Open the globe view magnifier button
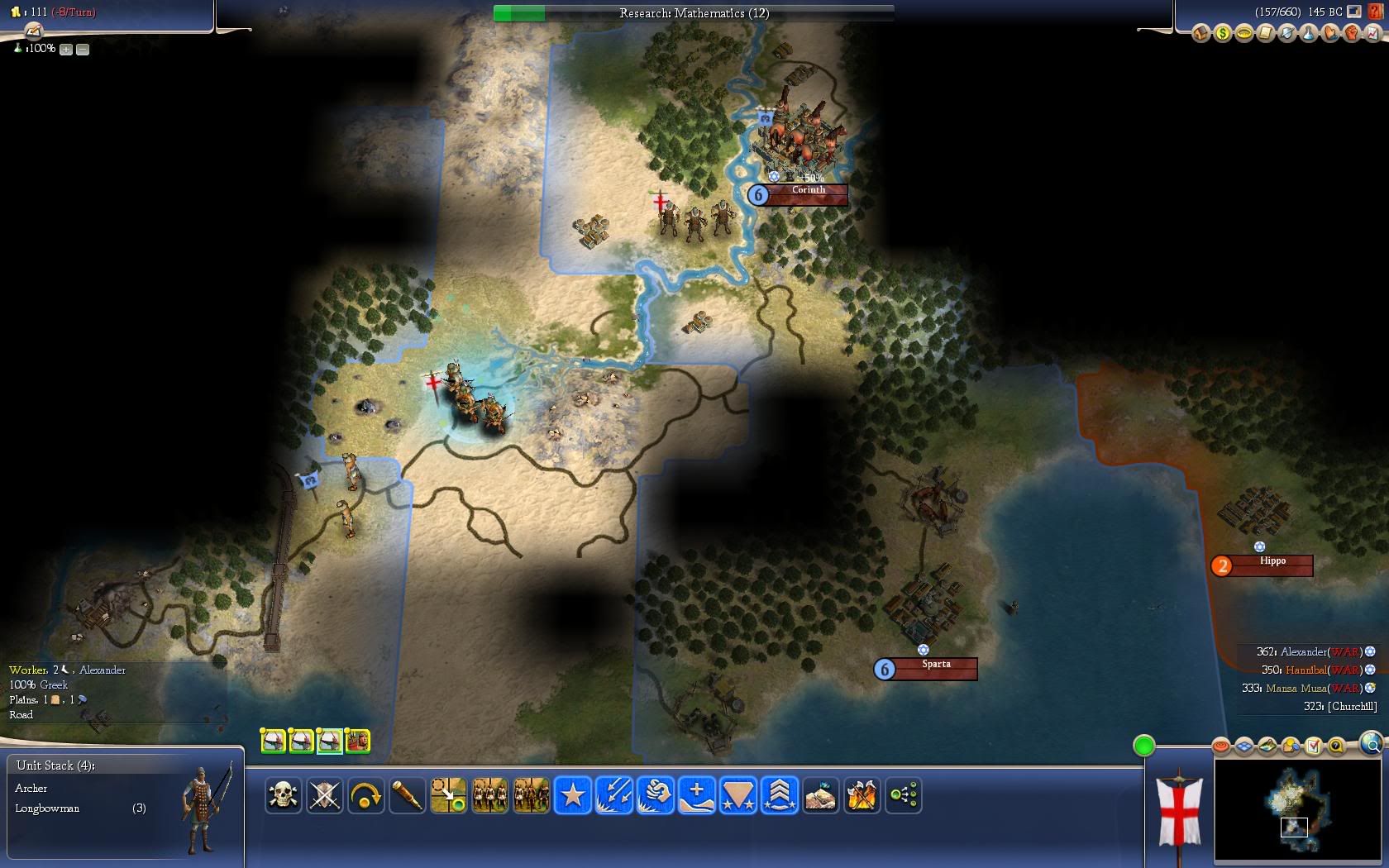 point(1372,744)
